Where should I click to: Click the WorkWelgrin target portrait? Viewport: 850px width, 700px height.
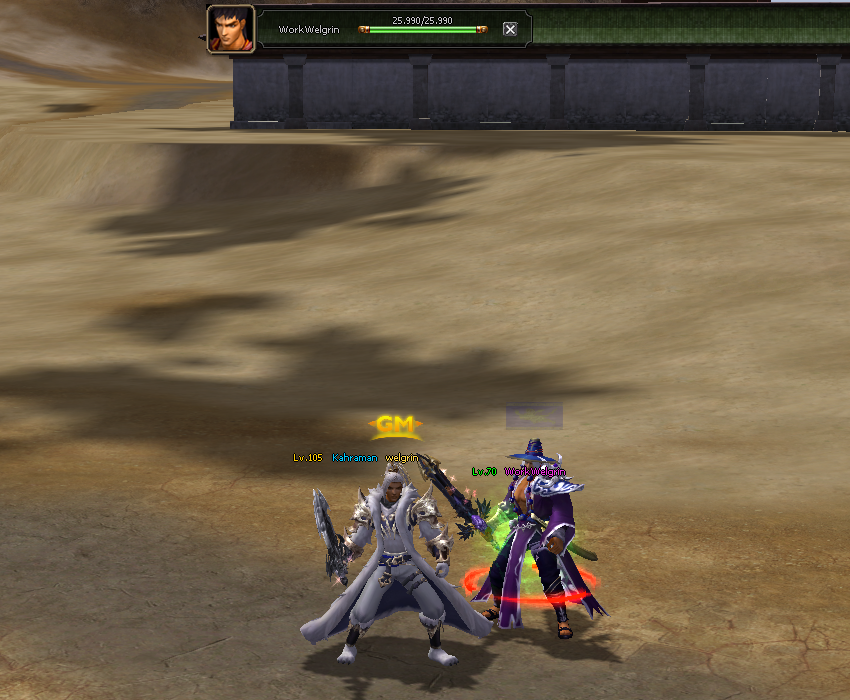(231, 29)
